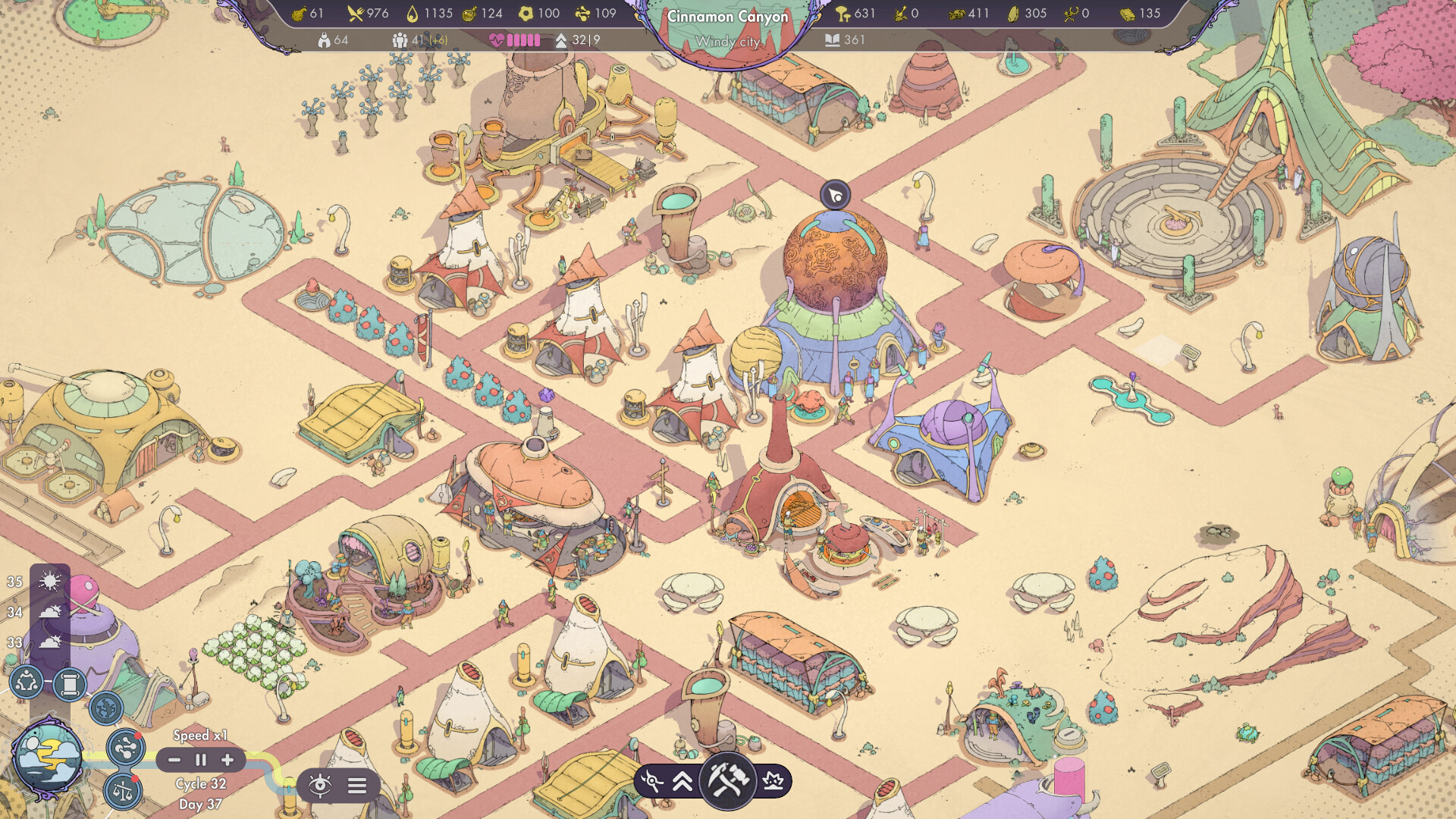Open the hammer and pickaxe build menu
This screenshot has width=1456, height=819.
click(x=727, y=780)
